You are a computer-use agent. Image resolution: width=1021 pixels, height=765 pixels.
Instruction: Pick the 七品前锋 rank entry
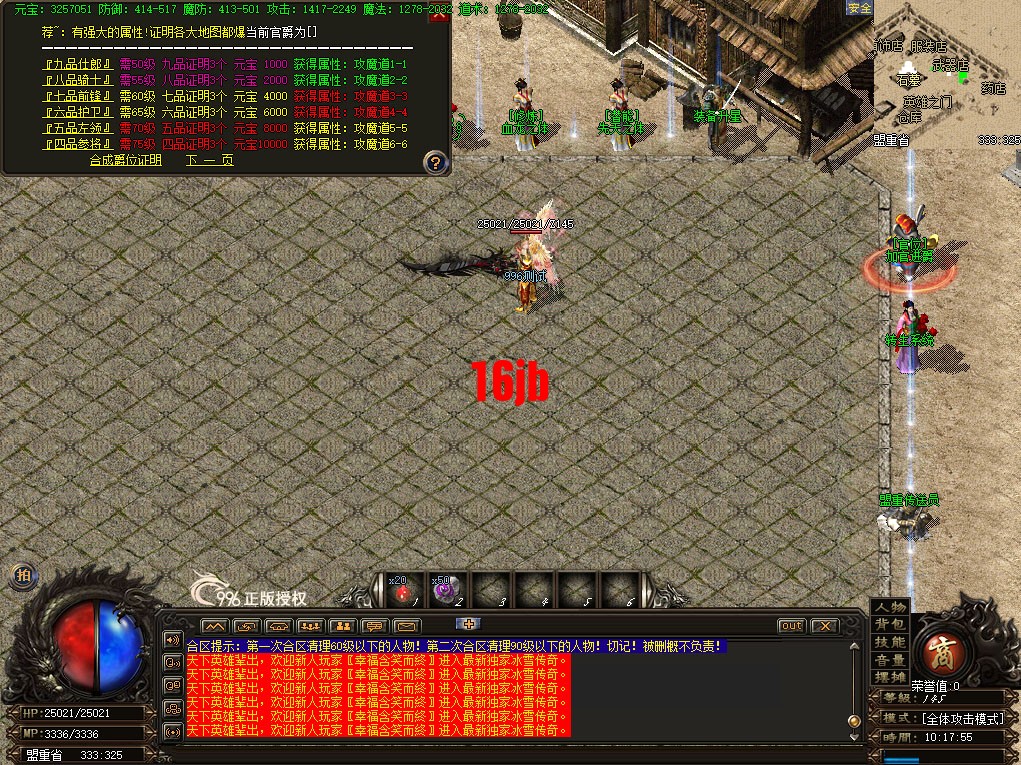(79, 96)
